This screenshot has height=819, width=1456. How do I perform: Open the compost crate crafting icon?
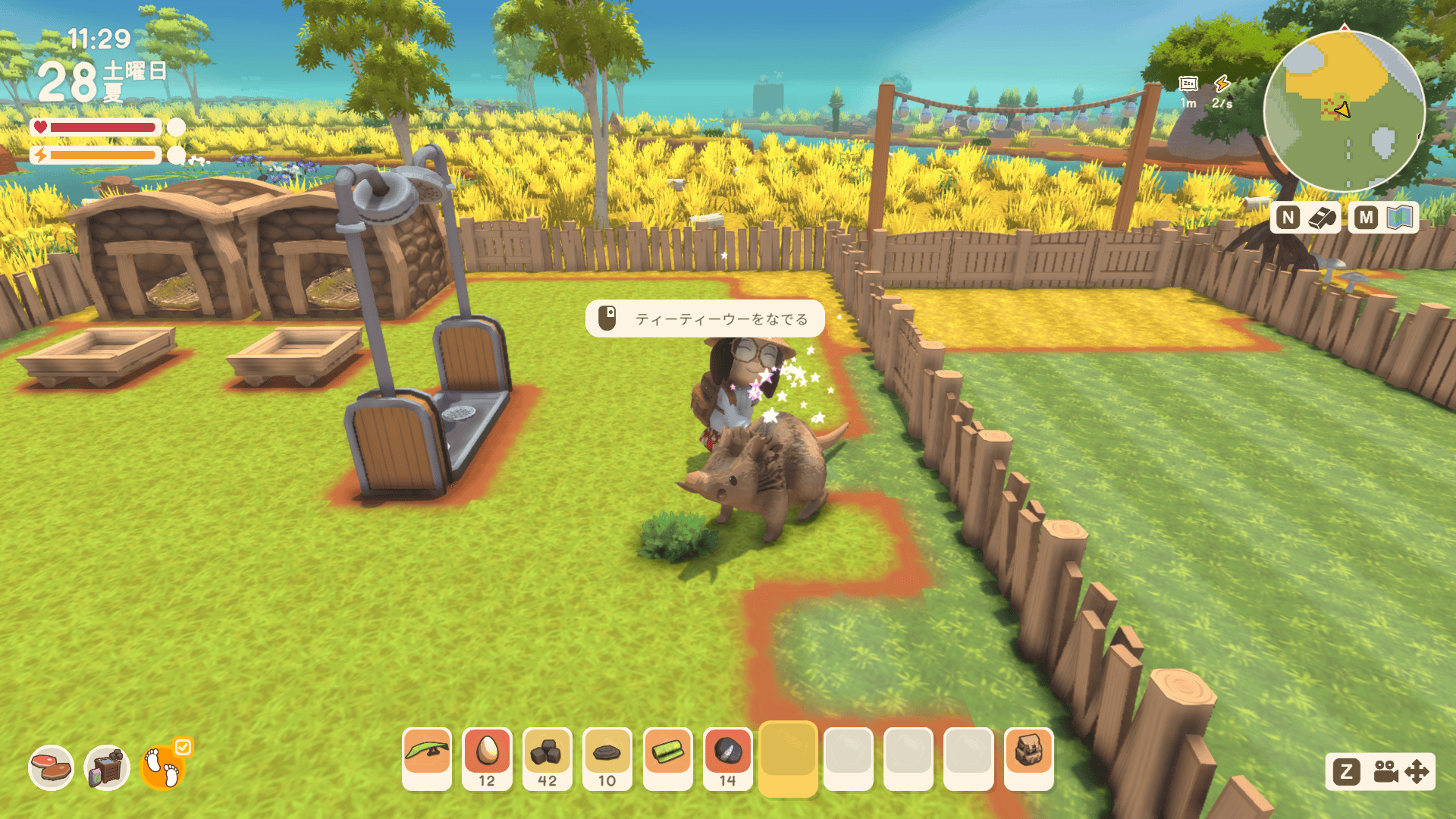coord(107,767)
